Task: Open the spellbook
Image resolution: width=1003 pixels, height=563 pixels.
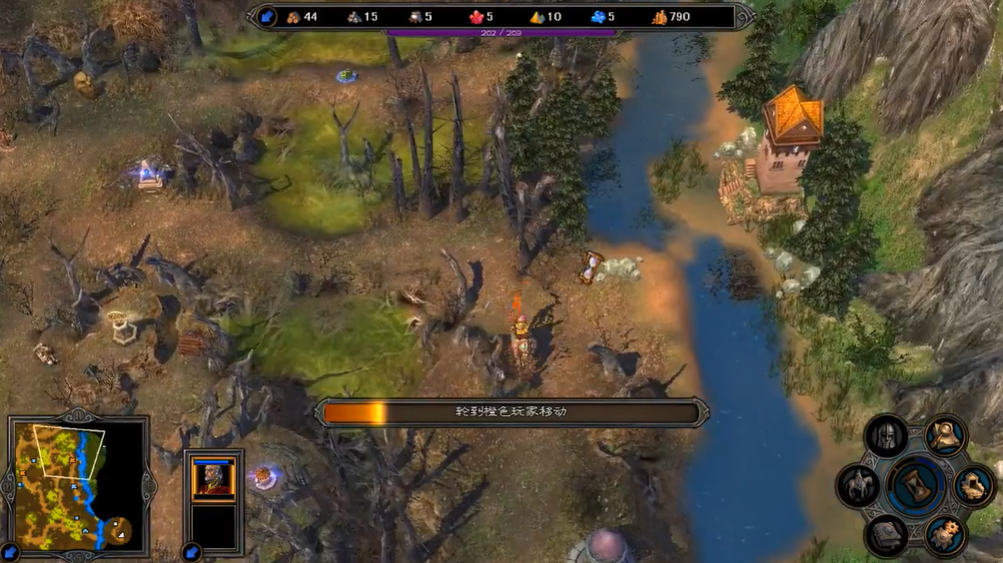Action: click(x=887, y=536)
